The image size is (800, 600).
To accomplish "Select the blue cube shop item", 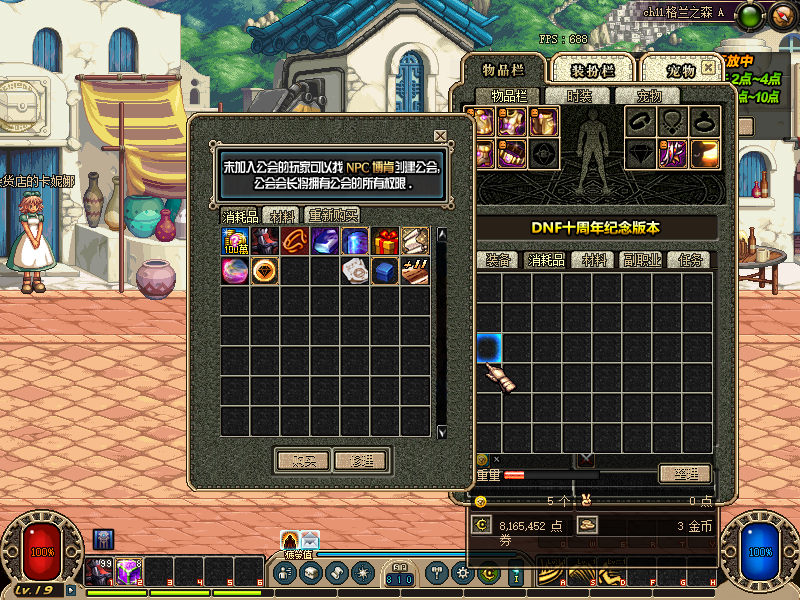I will 385,271.
